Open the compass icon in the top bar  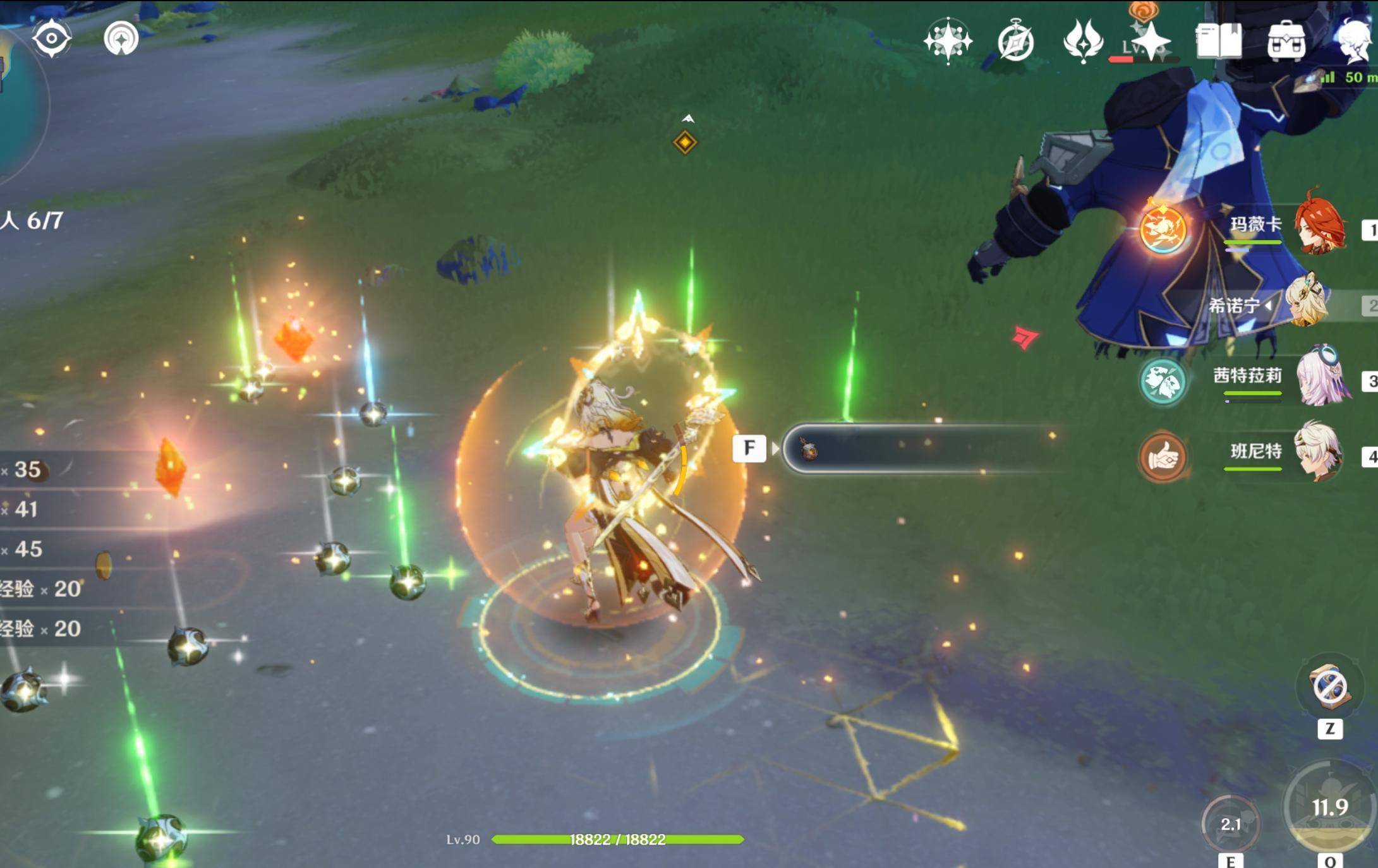[x=1015, y=42]
